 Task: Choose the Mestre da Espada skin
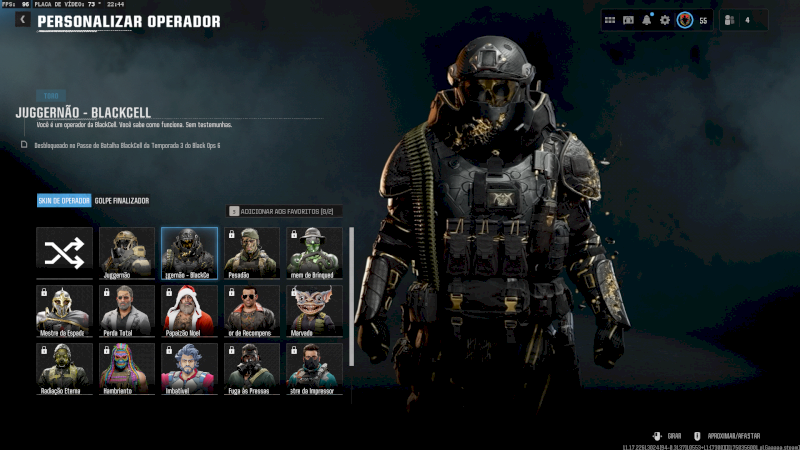[x=65, y=311]
